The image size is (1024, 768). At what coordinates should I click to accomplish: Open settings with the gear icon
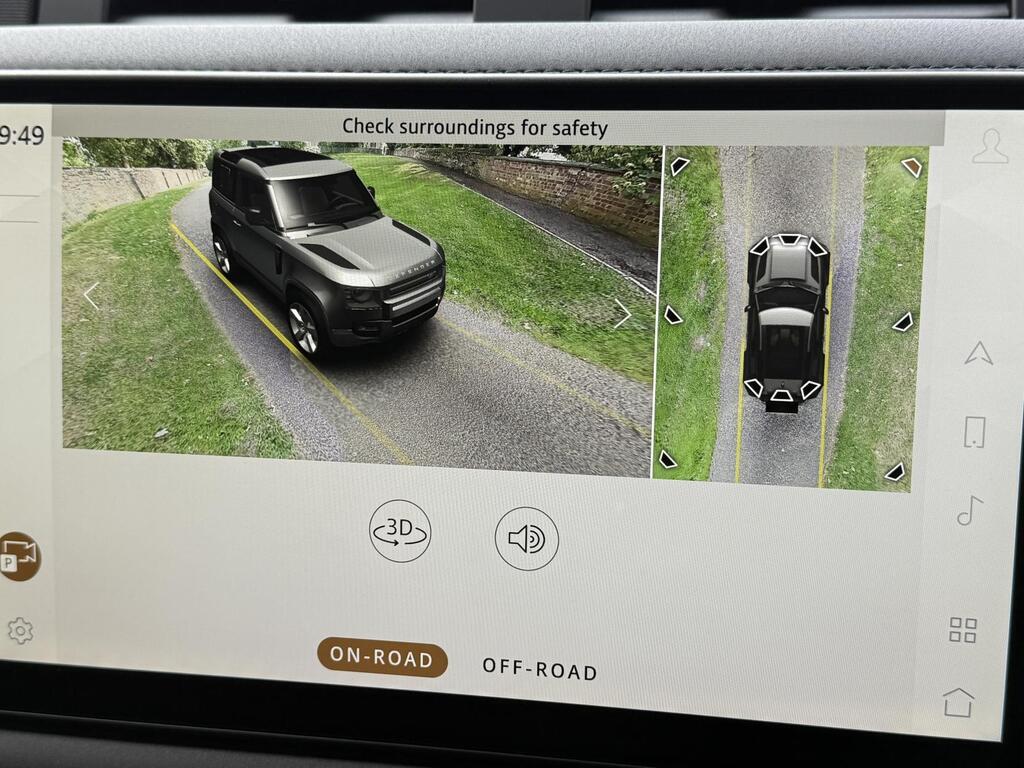[20, 630]
